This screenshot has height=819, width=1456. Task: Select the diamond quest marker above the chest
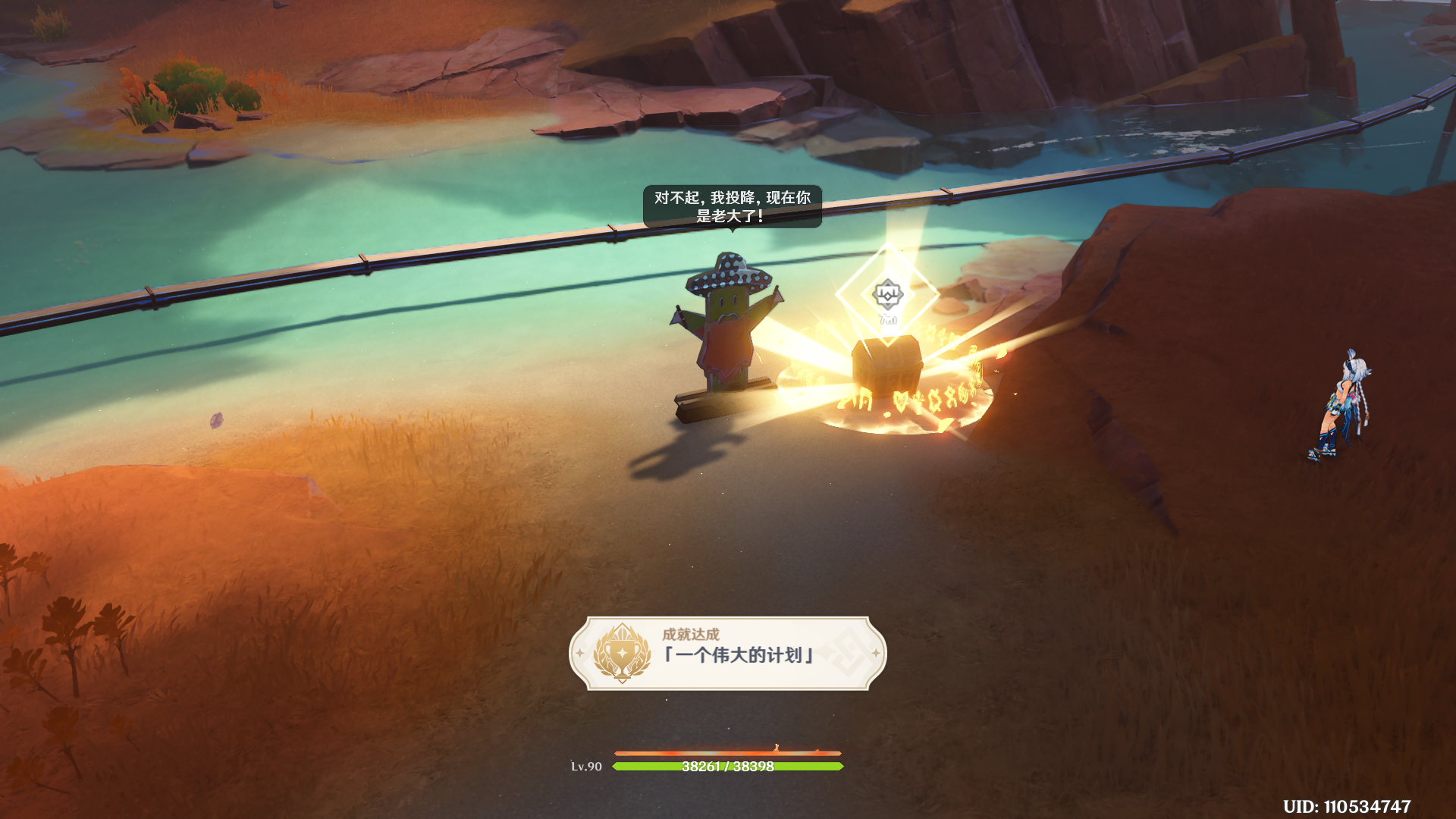point(887,294)
